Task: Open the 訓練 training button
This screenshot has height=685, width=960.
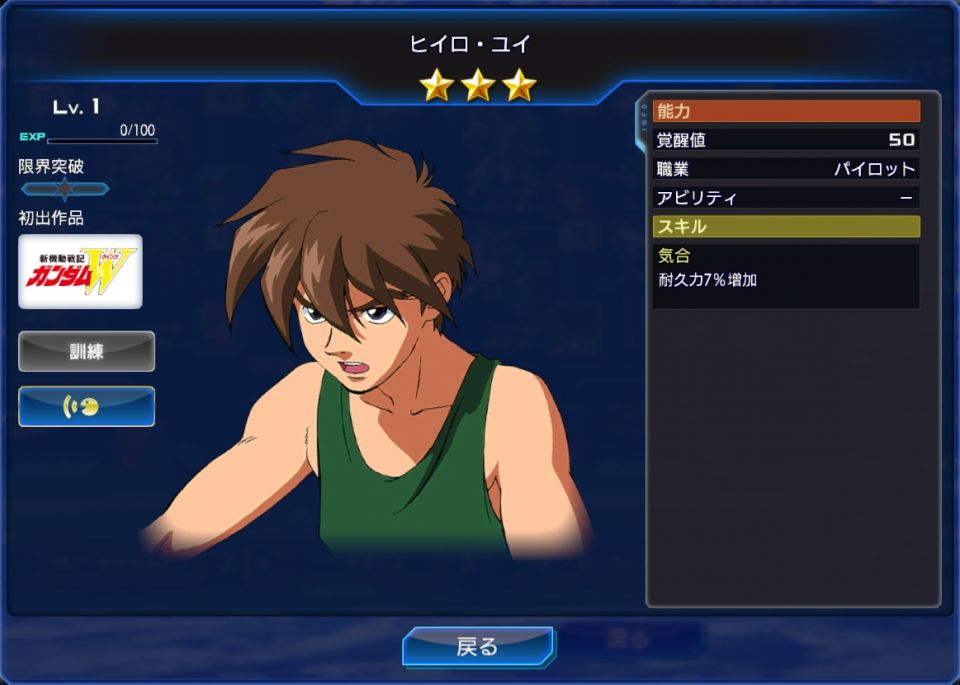Action: [x=86, y=352]
